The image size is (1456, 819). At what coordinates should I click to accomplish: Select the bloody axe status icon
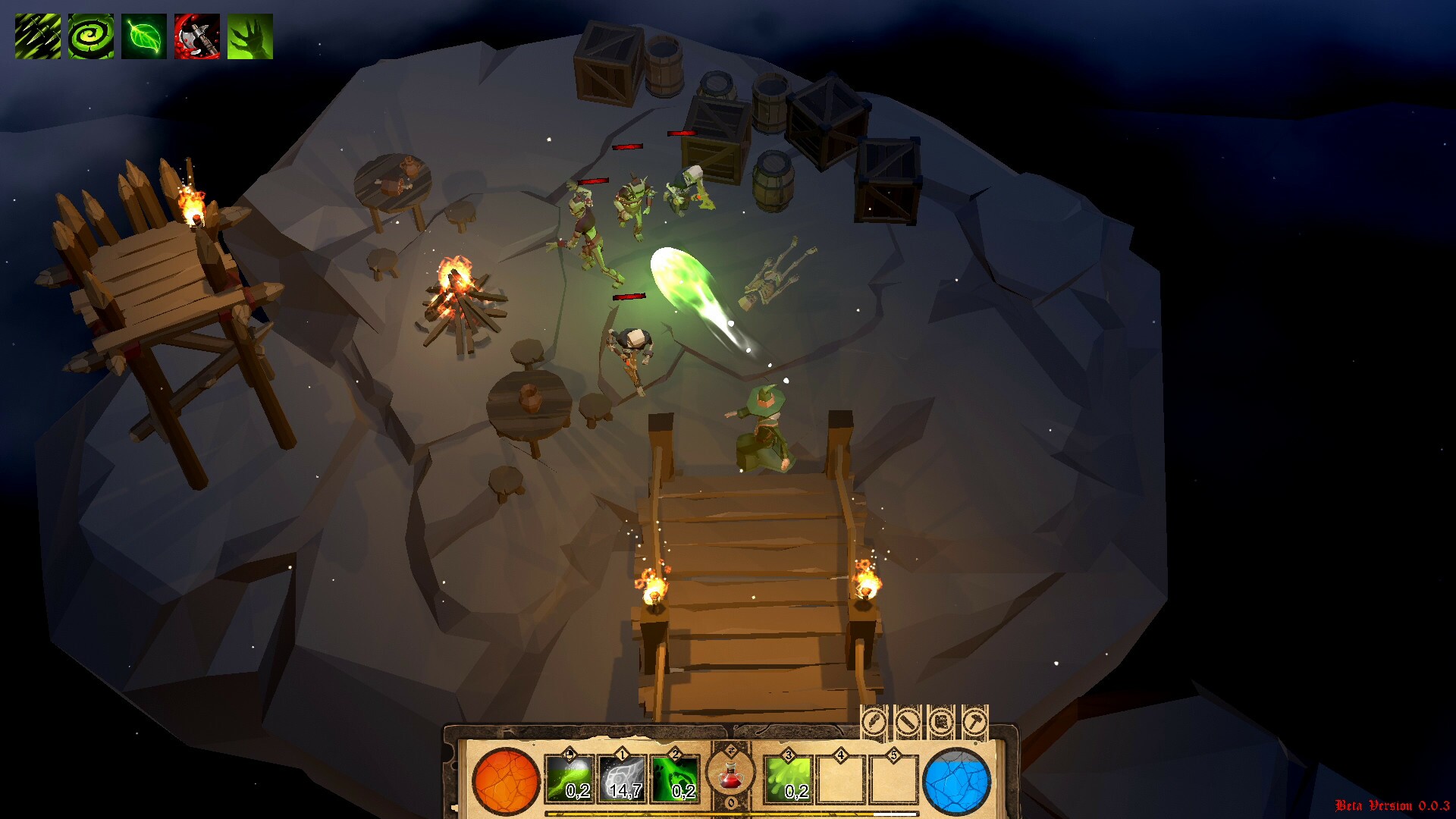coord(197,36)
